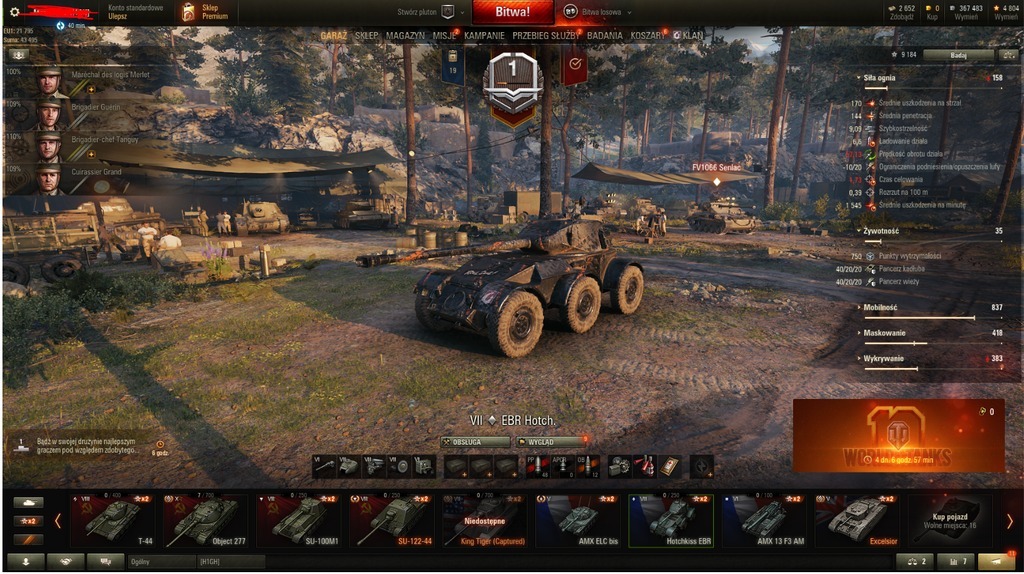The height and width of the screenshot is (574, 1024).
Task: Open the Magazyn tab
Action: tap(405, 35)
